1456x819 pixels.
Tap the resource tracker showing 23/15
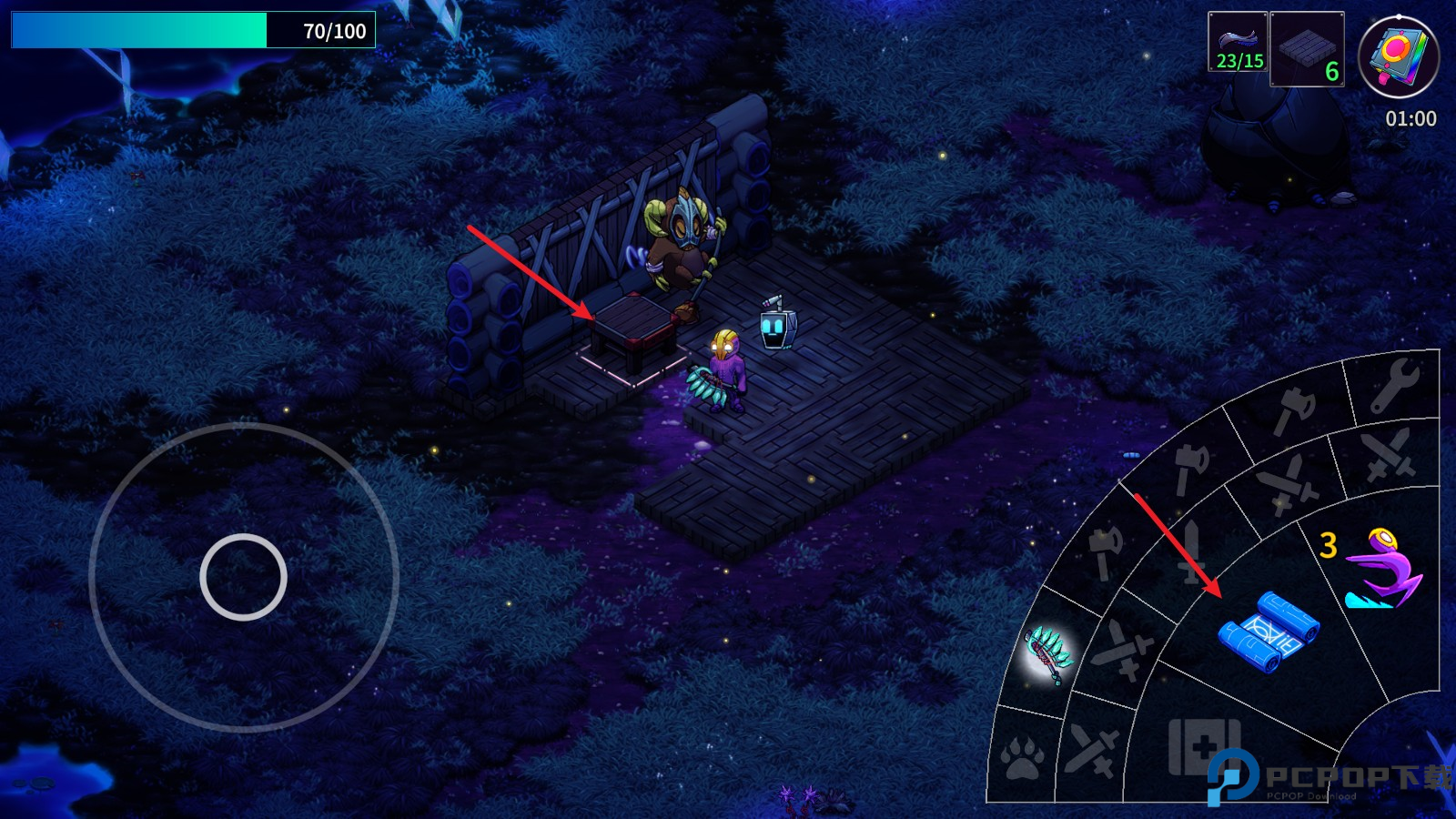click(x=1238, y=42)
